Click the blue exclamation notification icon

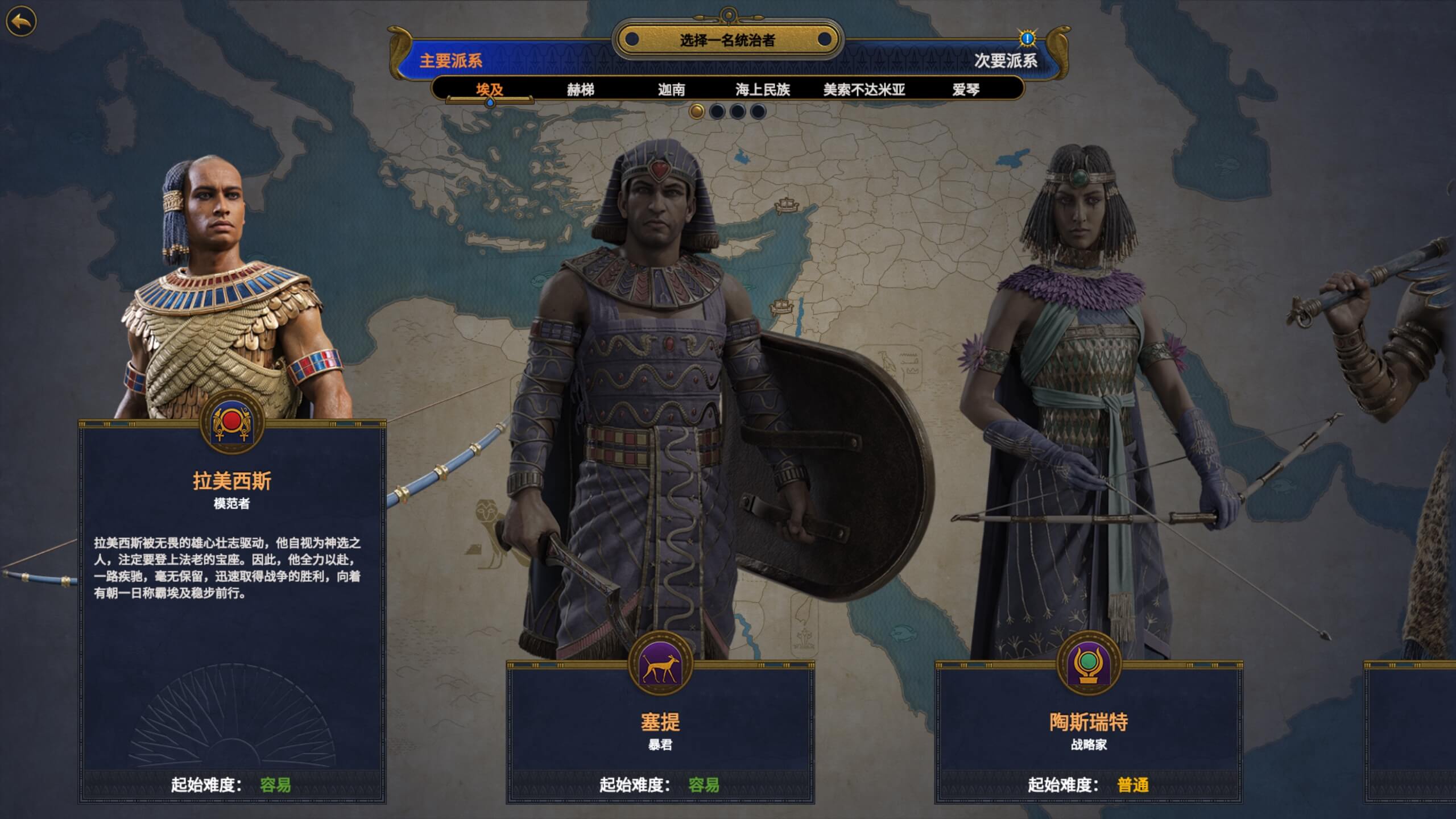1027,39
